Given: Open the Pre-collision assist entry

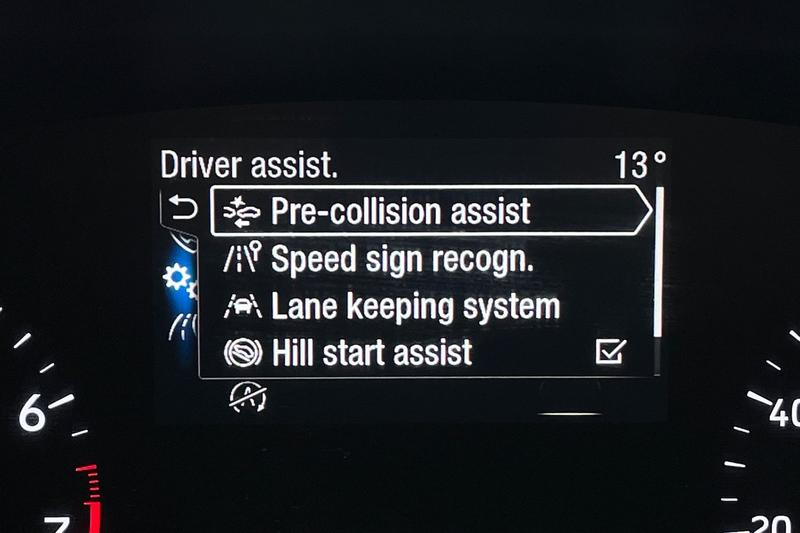Looking at the screenshot, I should [x=400, y=212].
